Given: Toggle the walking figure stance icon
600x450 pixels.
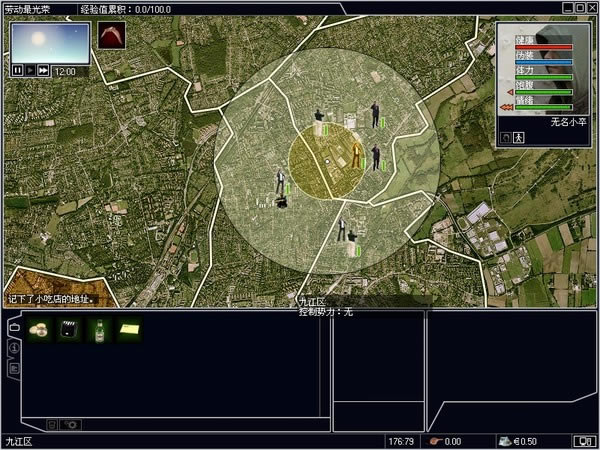Looking at the screenshot, I should [520, 137].
